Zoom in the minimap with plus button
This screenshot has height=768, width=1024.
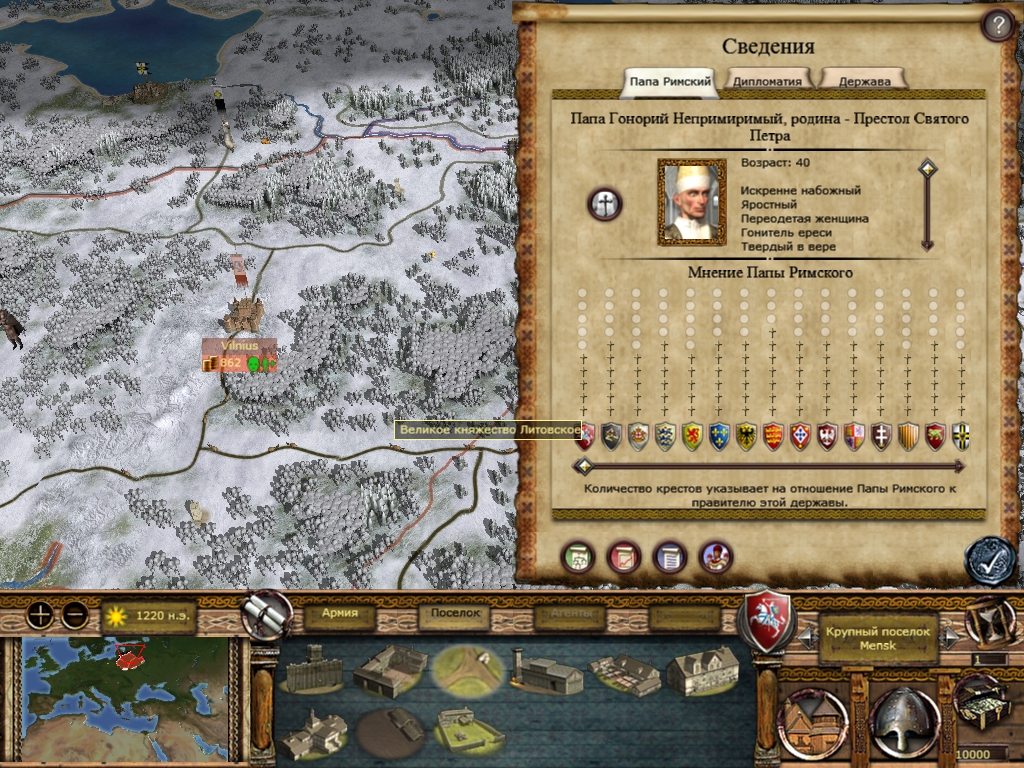40,616
